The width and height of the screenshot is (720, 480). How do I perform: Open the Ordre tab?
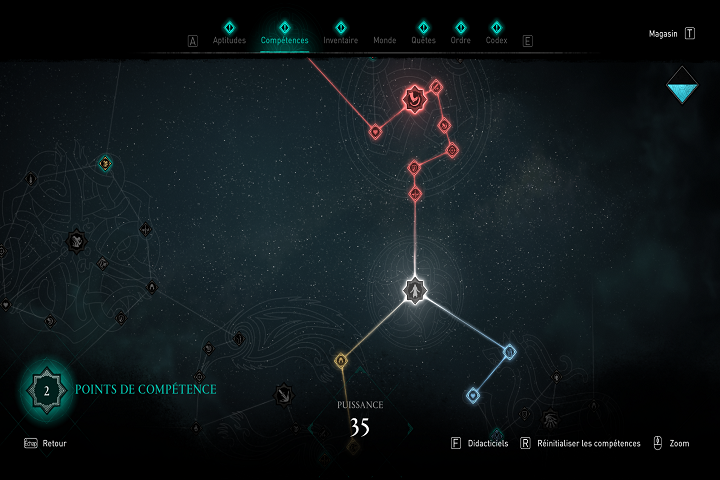click(461, 41)
